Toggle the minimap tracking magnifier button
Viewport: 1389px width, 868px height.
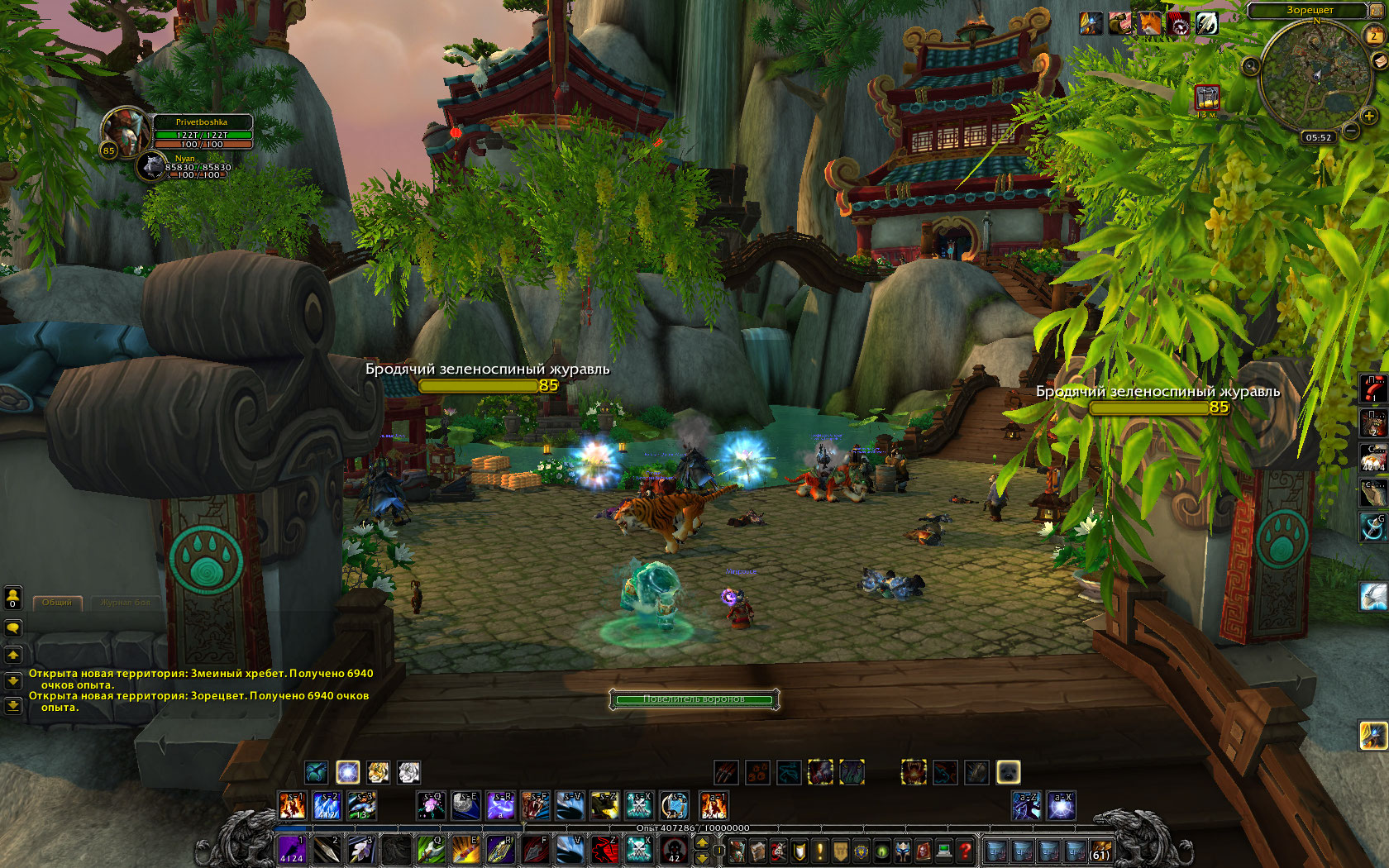pos(1251,65)
